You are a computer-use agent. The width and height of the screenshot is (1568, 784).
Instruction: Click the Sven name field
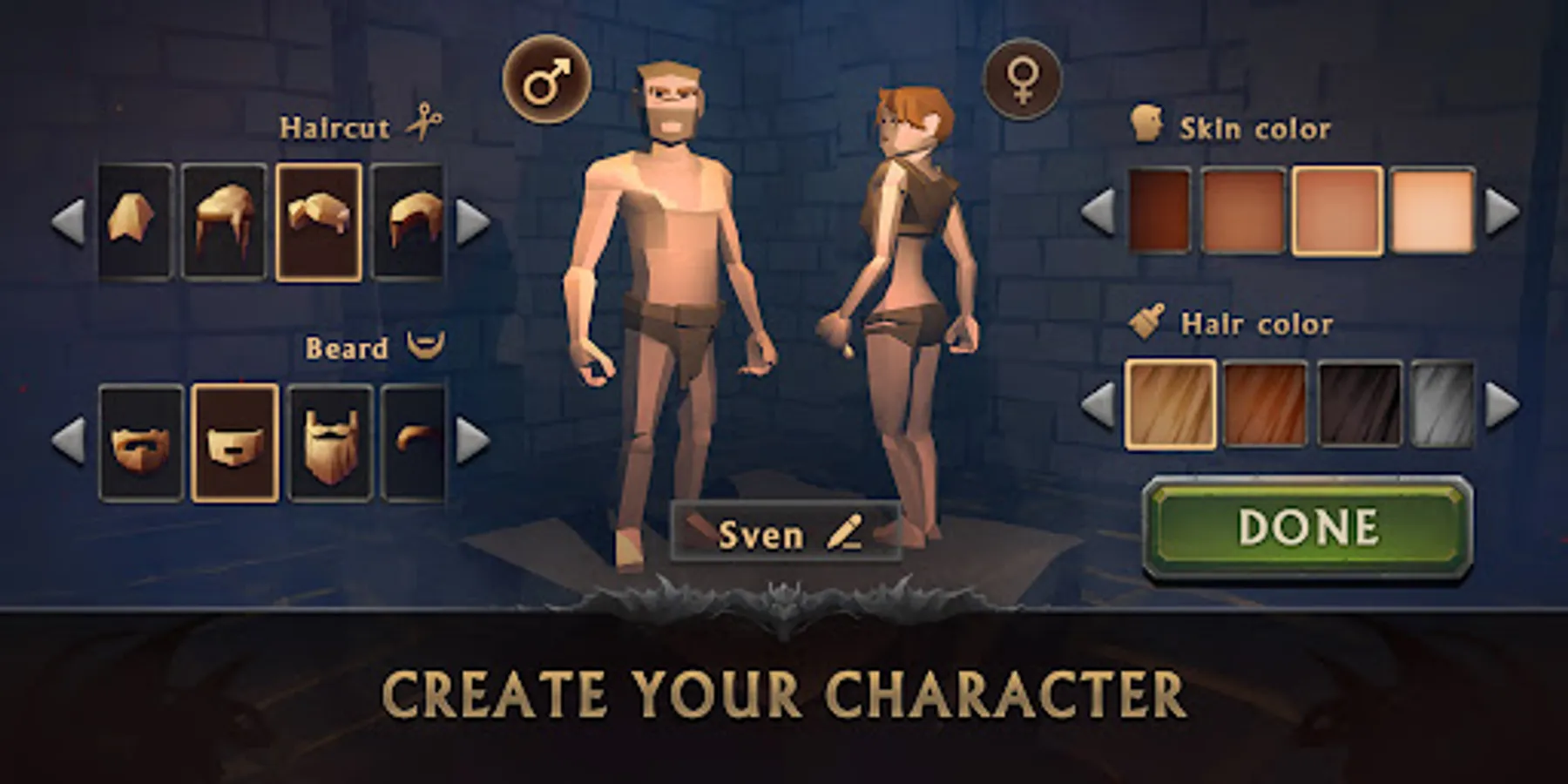tap(784, 533)
